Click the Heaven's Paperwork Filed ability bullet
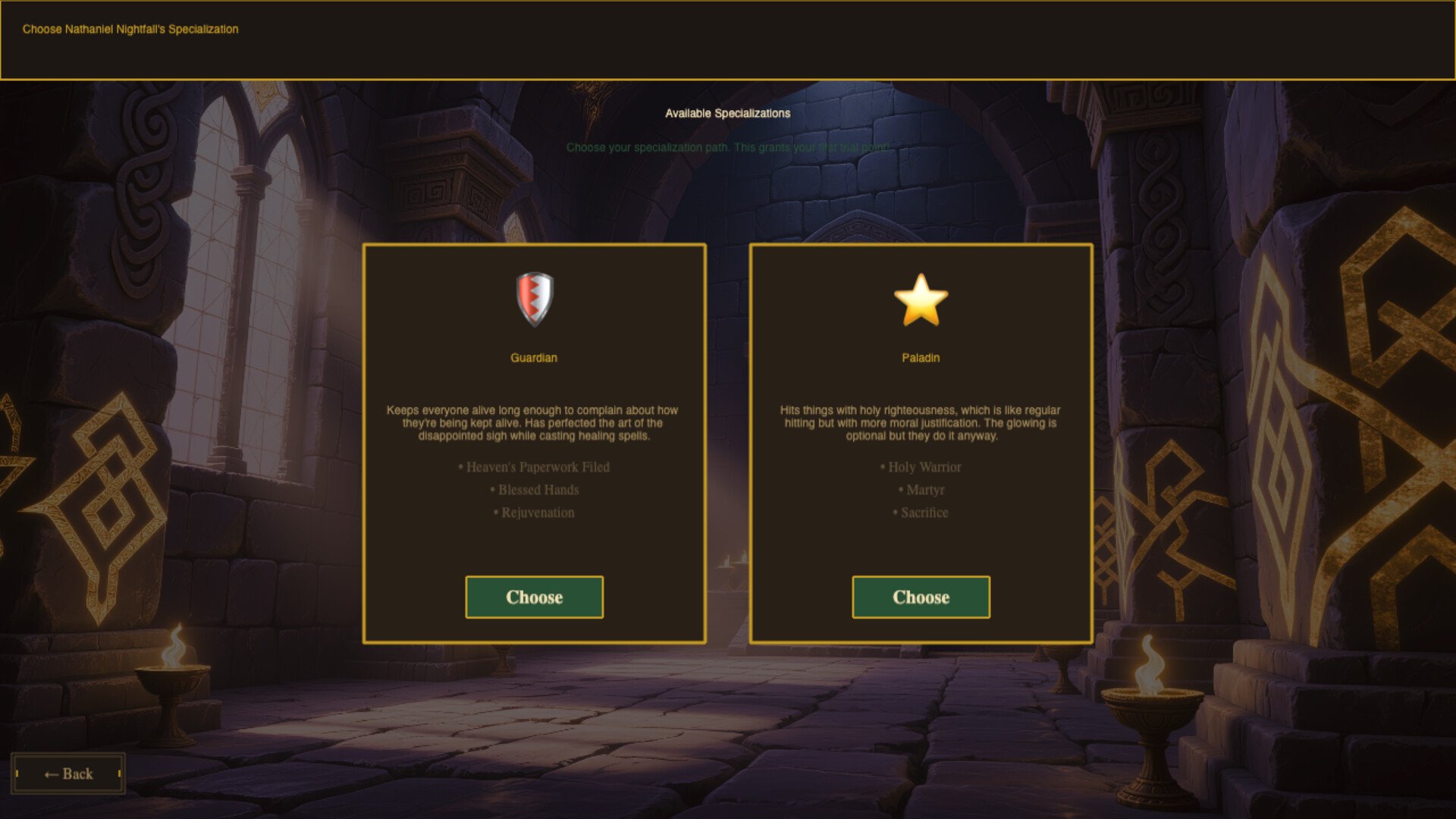This screenshot has width=1456, height=819. pyautogui.click(x=534, y=467)
